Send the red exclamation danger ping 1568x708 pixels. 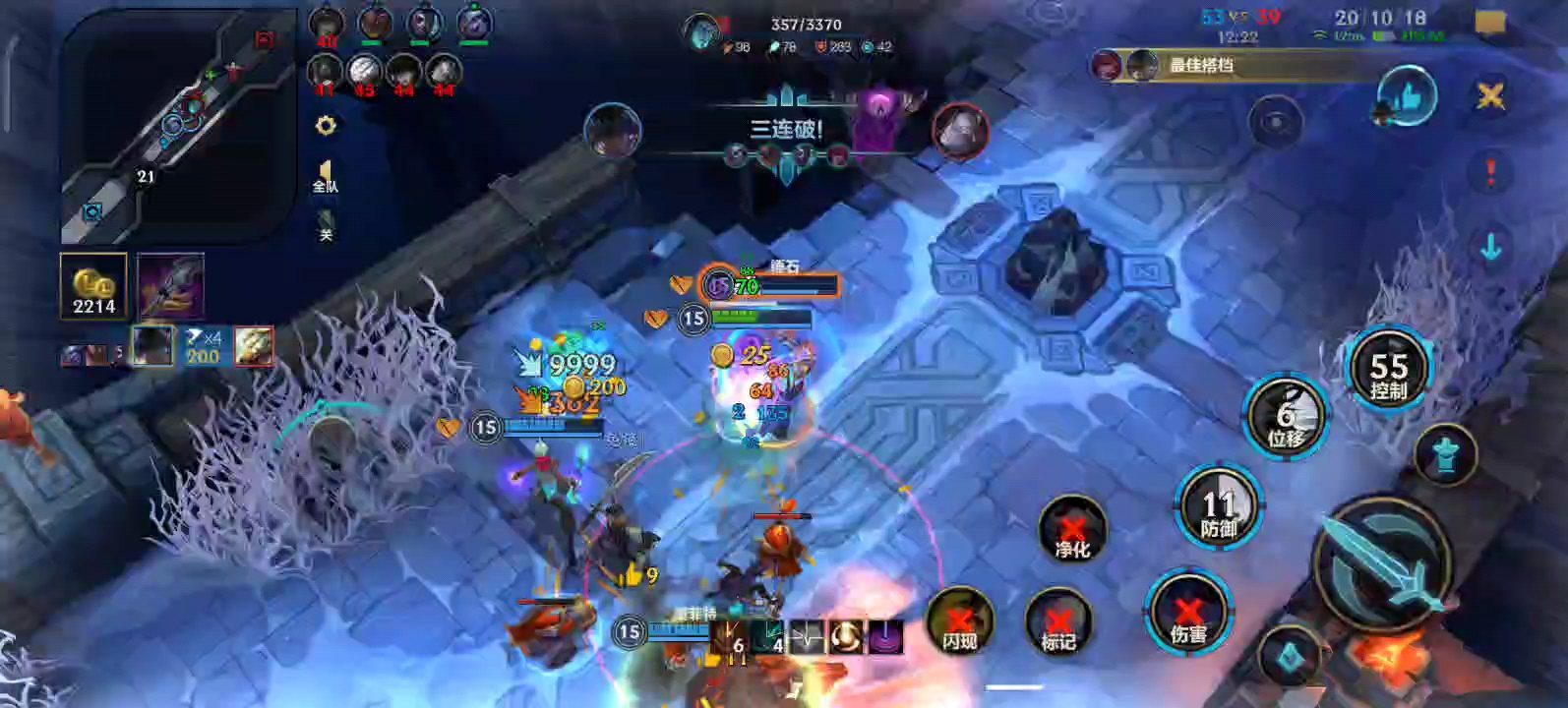[1490, 173]
